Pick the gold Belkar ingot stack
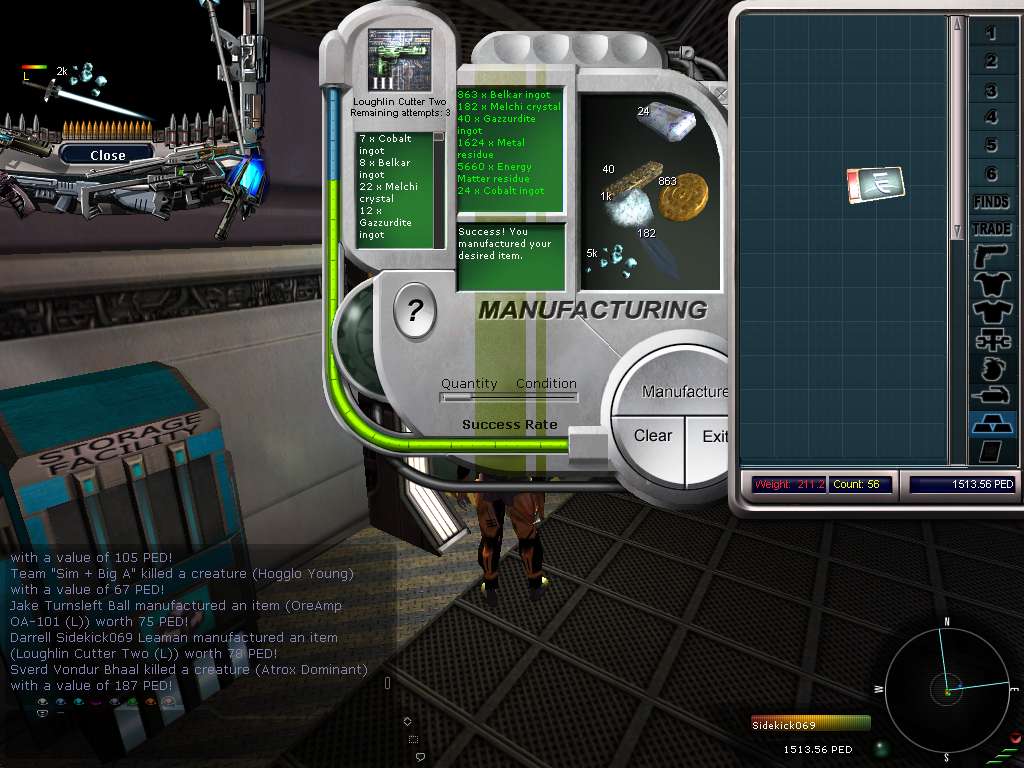This screenshot has width=1024, height=768. [683, 200]
